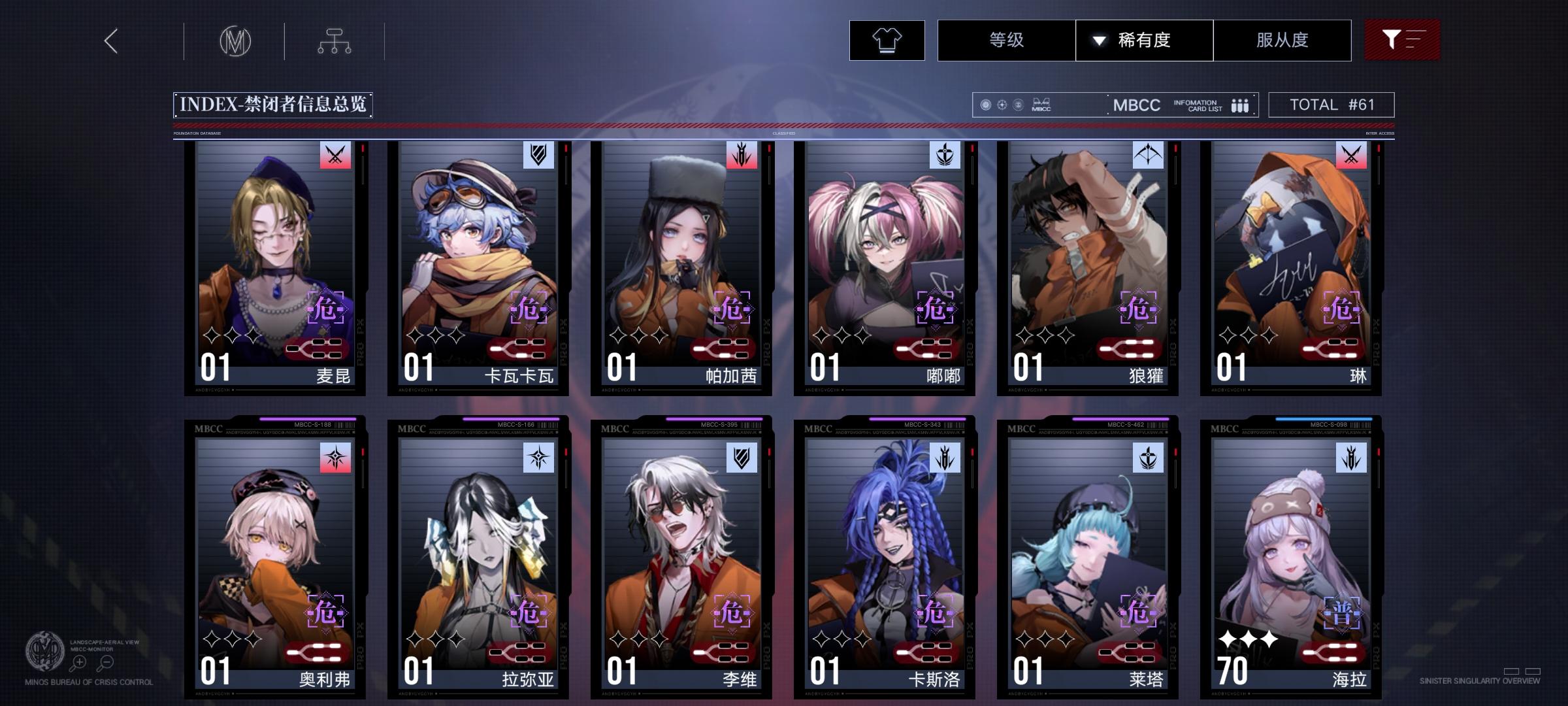This screenshot has width=1568, height=706.
Task: Open the shirt outfit filter icon in top bar
Action: tap(886, 40)
